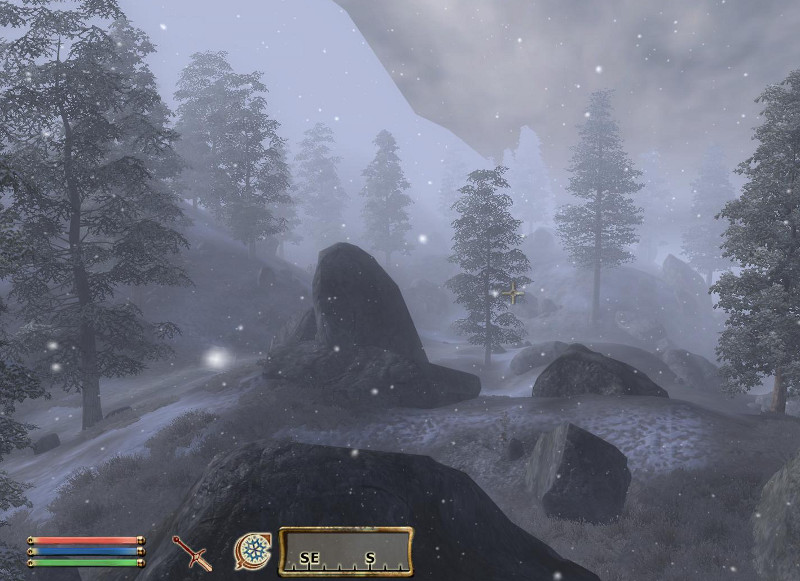Click the compass heading bar
Image resolution: width=800 pixels, height=581 pixels.
(346, 553)
